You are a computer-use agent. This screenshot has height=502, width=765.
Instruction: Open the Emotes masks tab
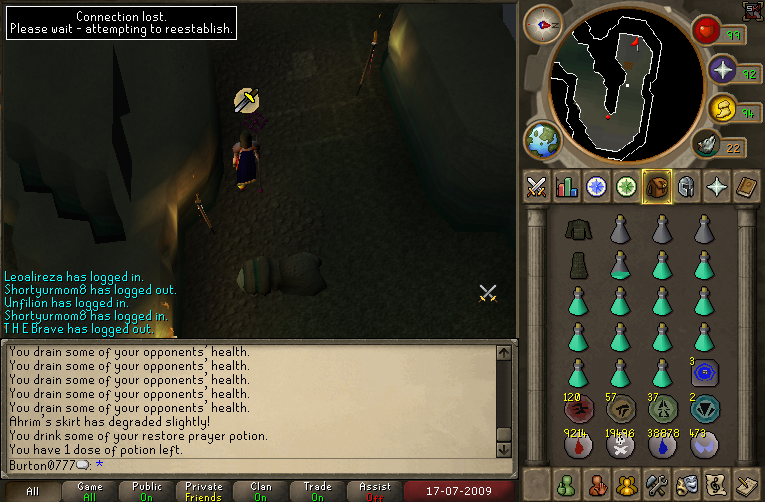[687, 484]
